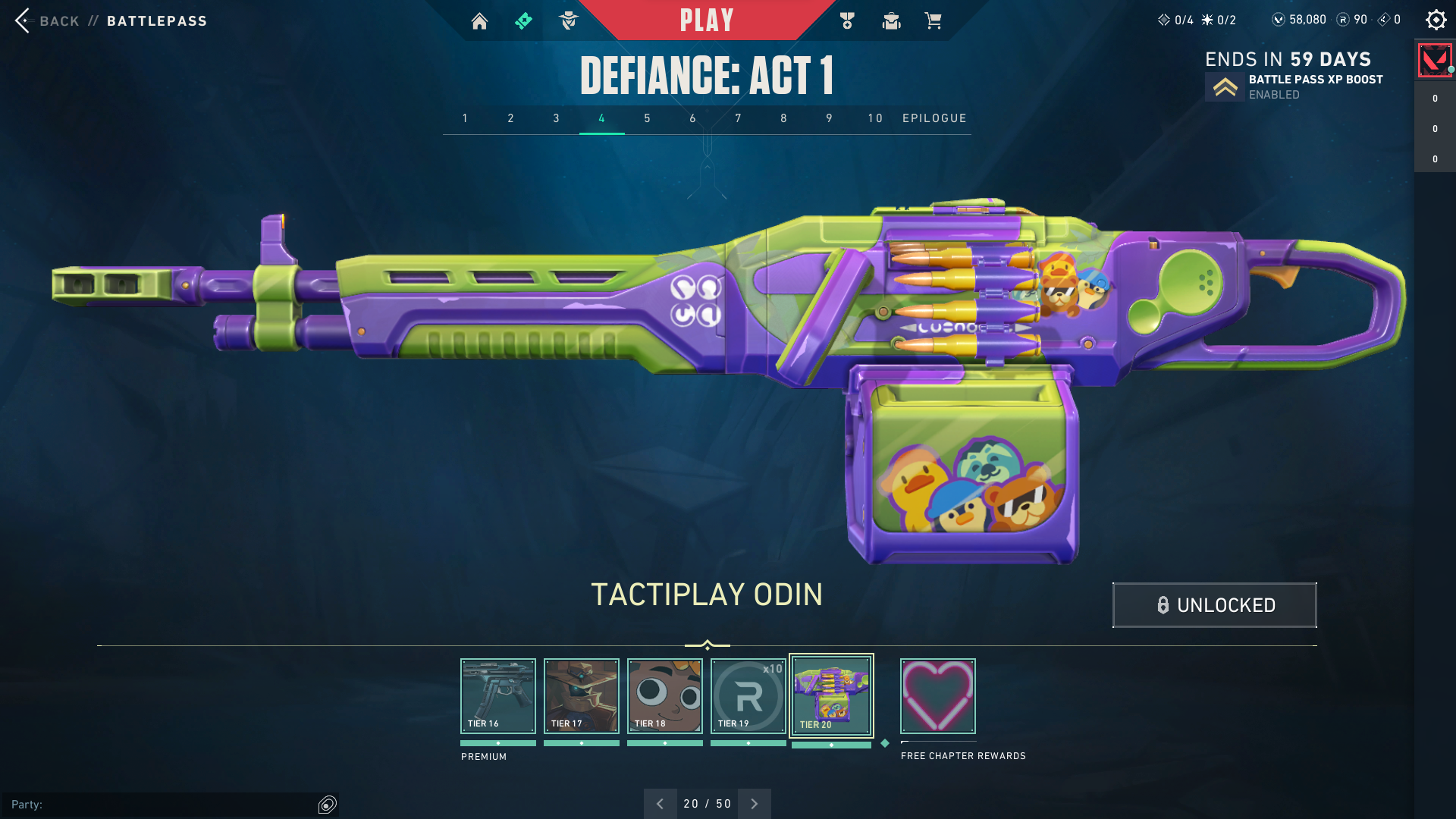Click the crossed-guns career icon beside PLAY
This screenshot has width=1456, height=819.
tap(847, 20)
